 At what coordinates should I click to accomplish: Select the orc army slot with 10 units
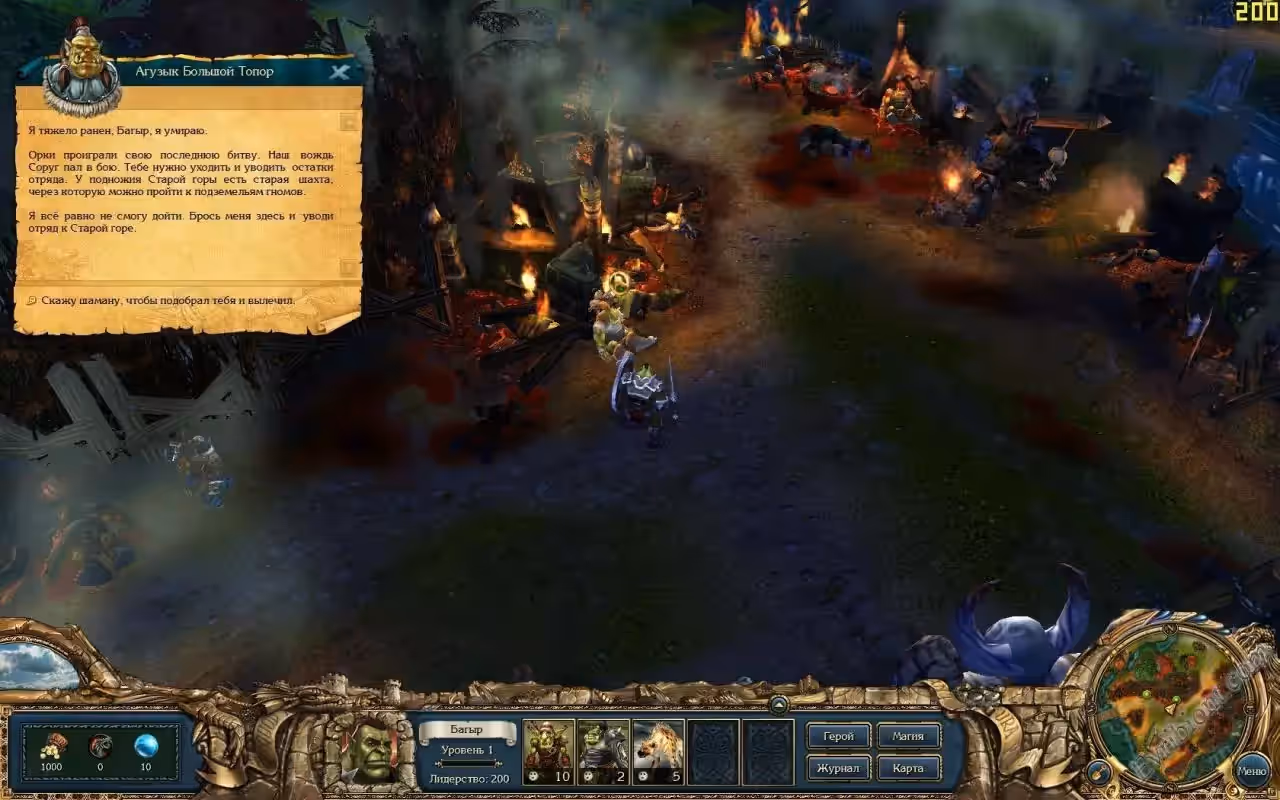pyautogui.click(x=548, y=750)
